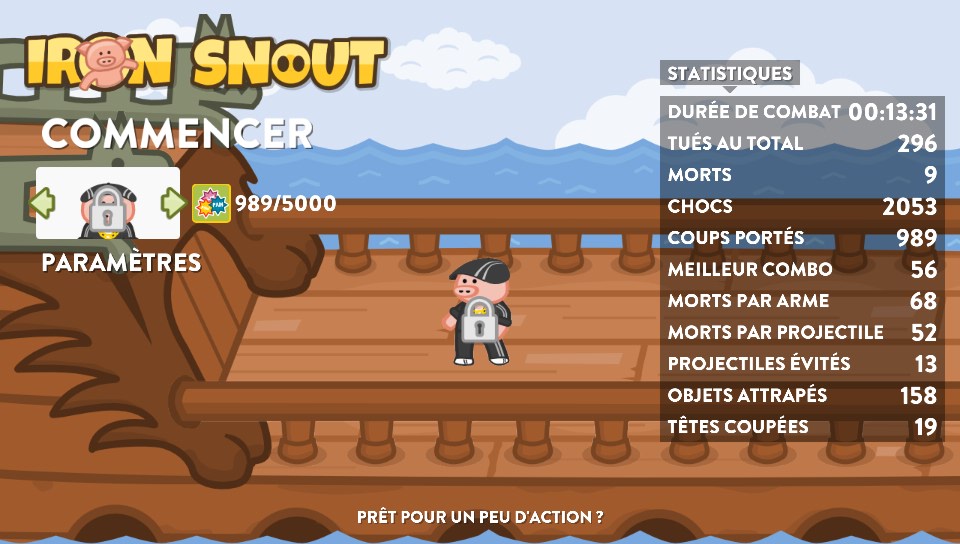Open the STATISTIQUES tab

click(x=729, y=73)
